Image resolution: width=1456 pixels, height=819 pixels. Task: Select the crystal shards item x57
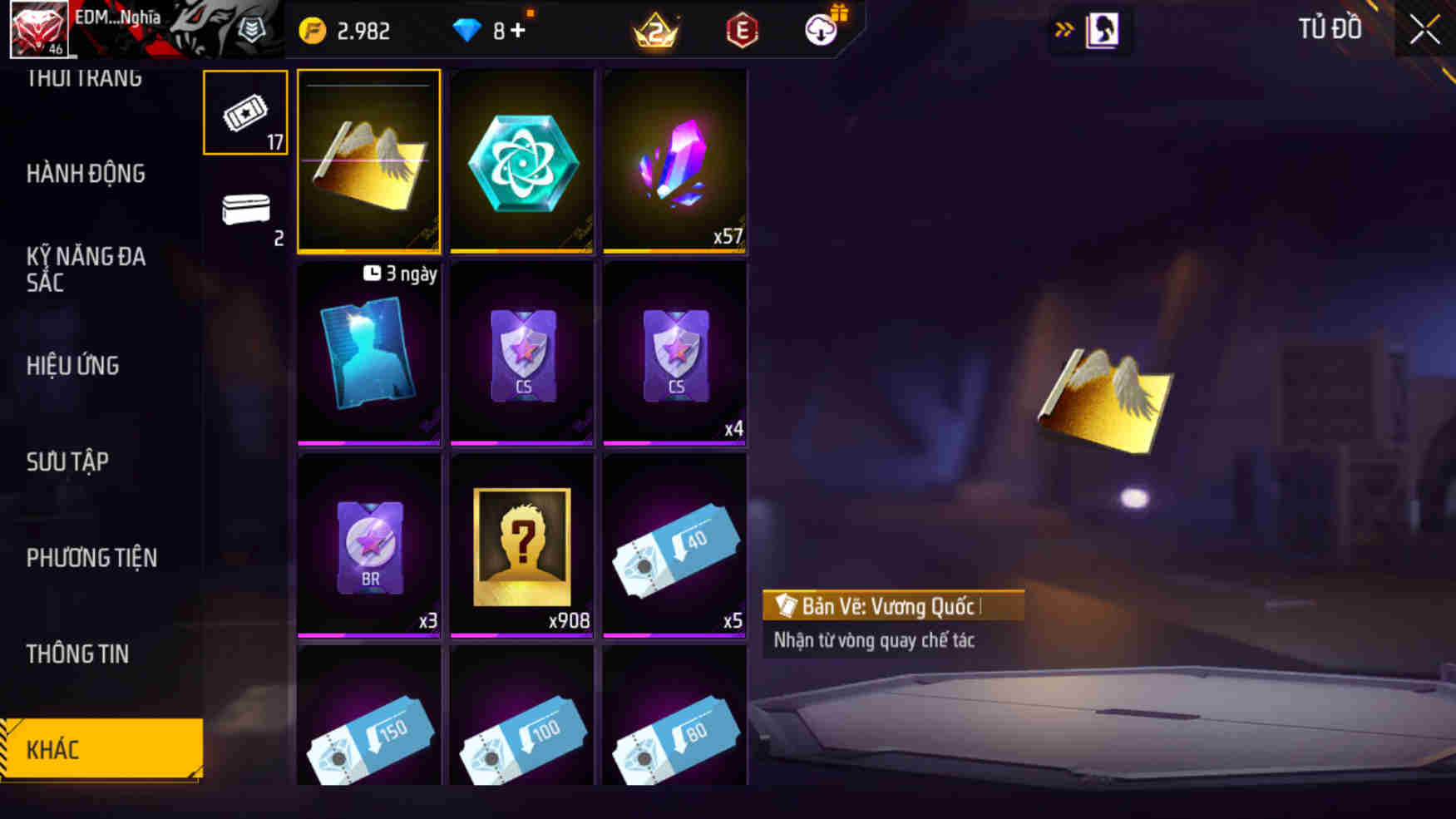pos(674,160)
